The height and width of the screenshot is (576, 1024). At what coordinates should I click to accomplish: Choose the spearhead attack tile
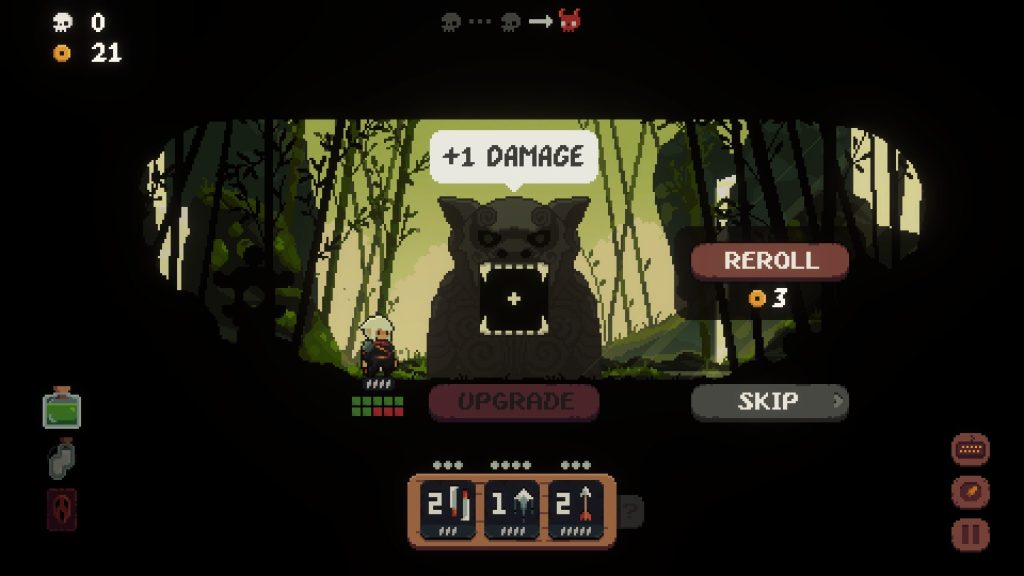point(512,509)
